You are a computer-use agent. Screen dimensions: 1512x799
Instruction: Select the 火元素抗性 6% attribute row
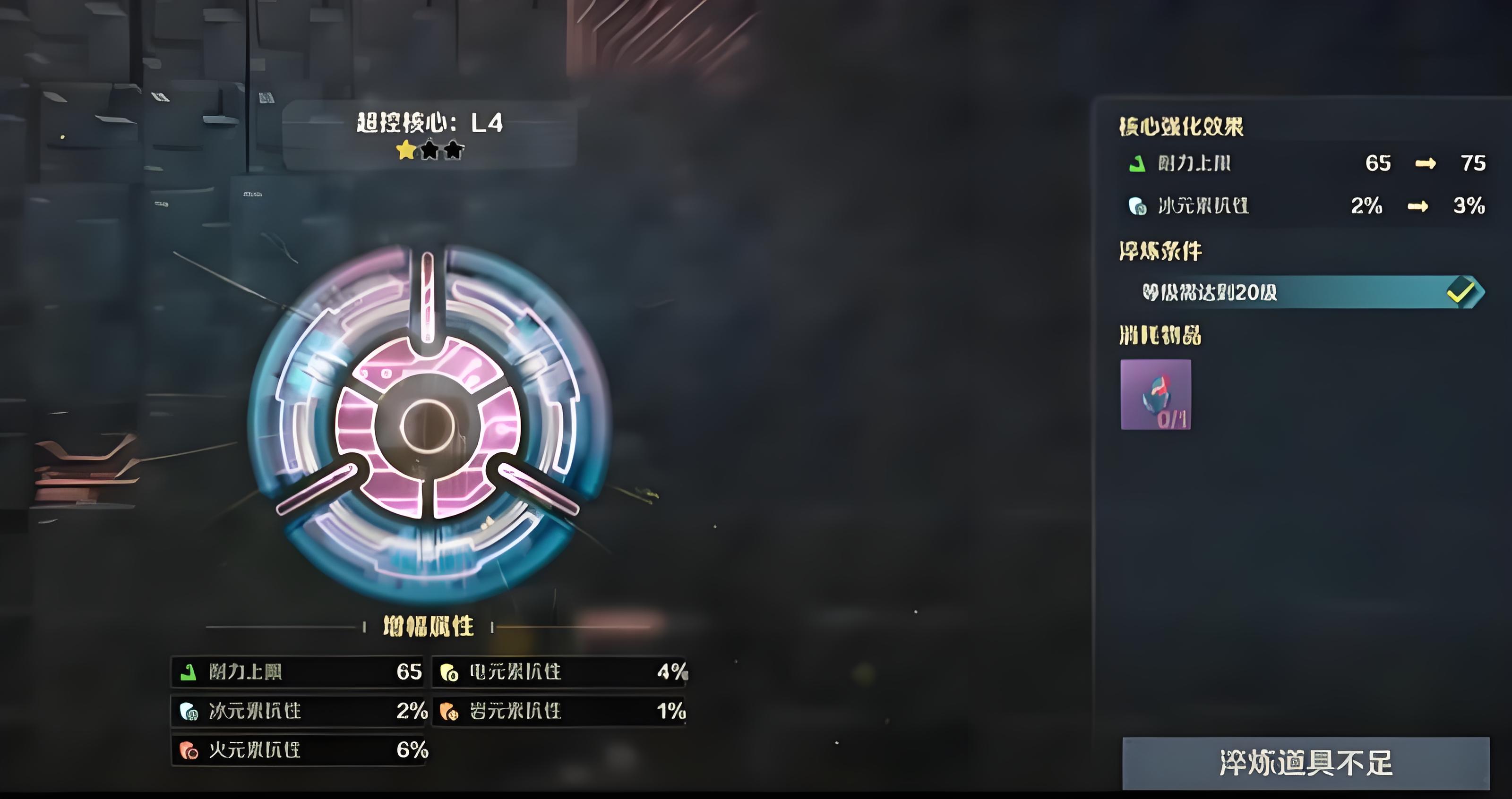click(300, 750)
